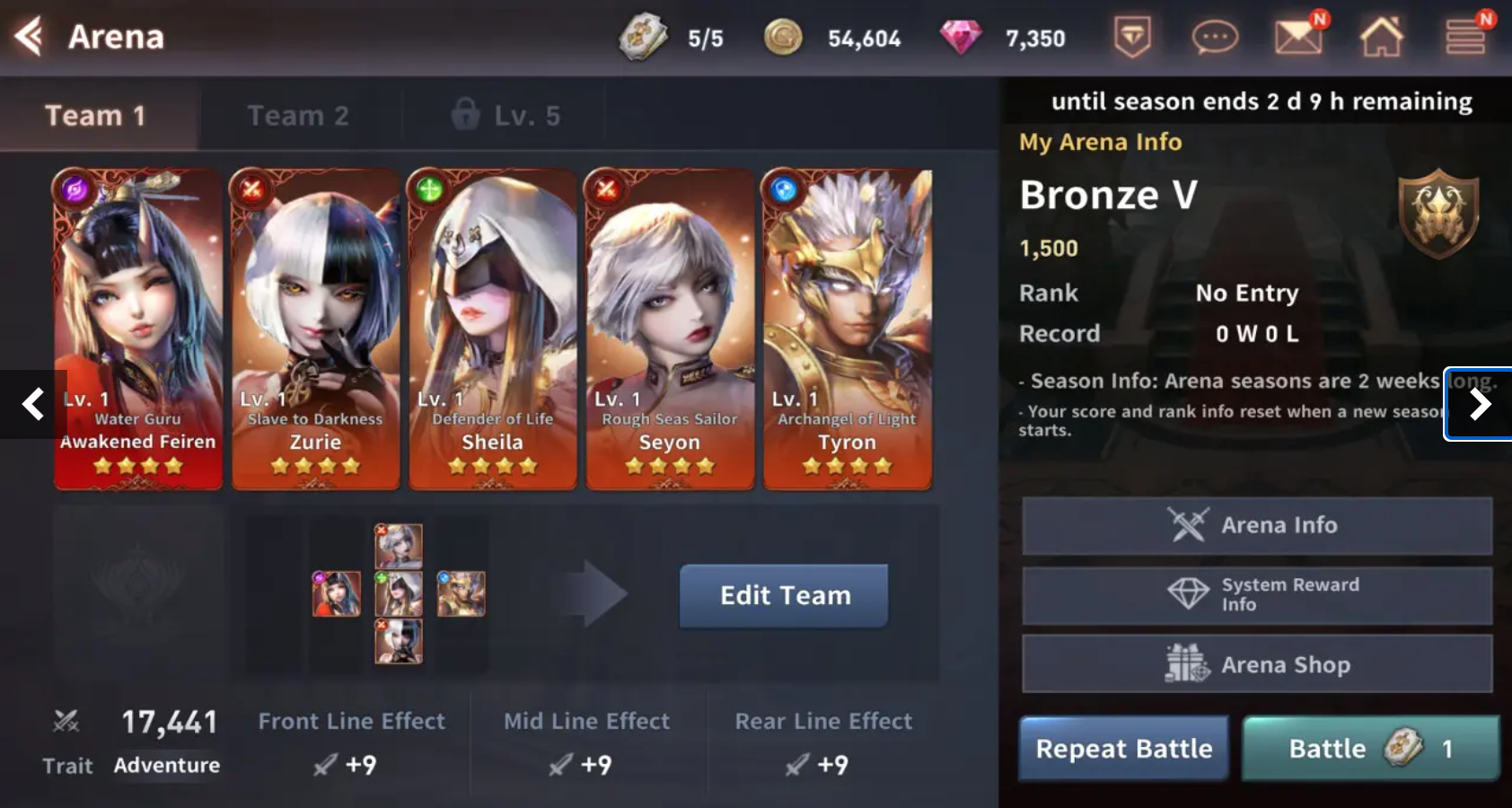Switch to the Team 1 tab
Screen dimensions: 1512x808
(96, 116)
